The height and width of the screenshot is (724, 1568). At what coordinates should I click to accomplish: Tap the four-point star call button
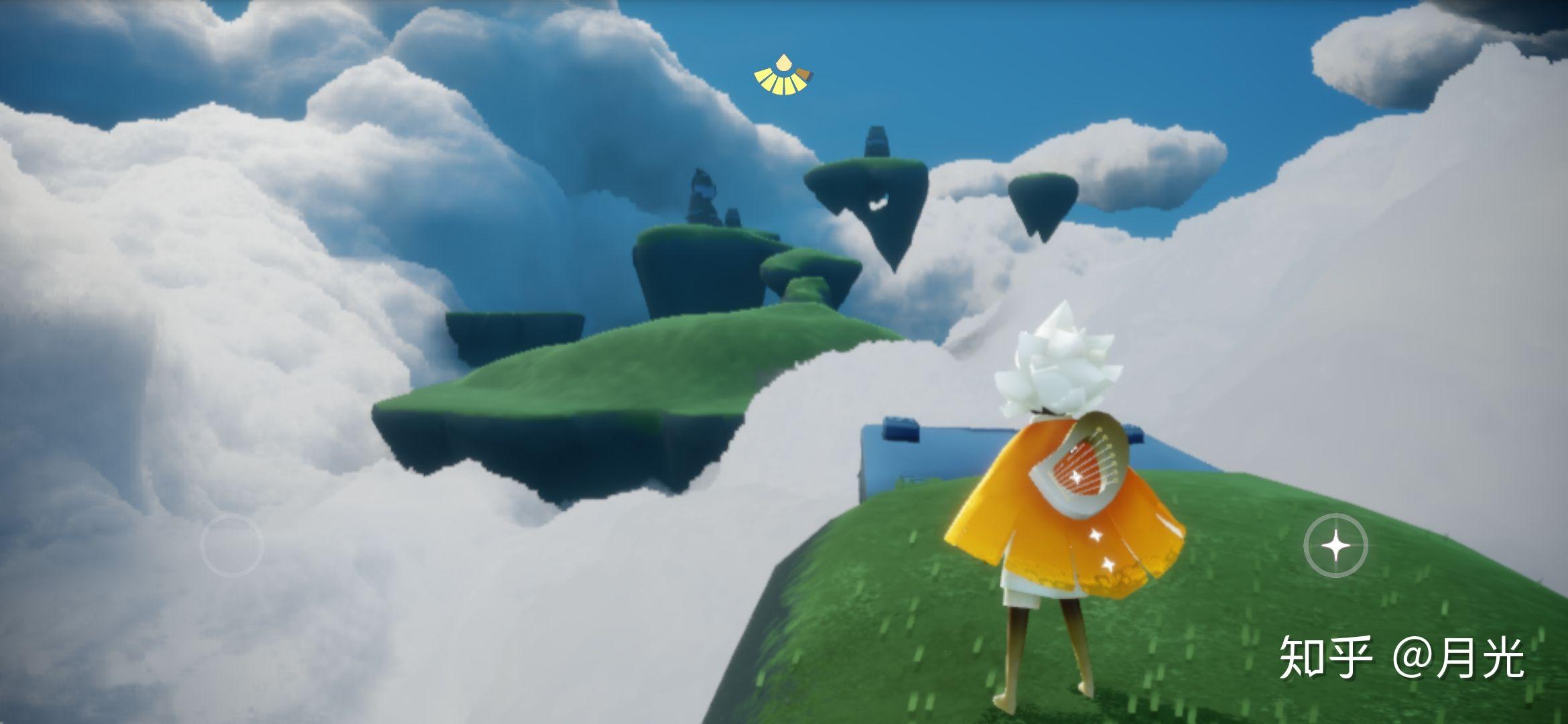click(x=1335, y=546)
